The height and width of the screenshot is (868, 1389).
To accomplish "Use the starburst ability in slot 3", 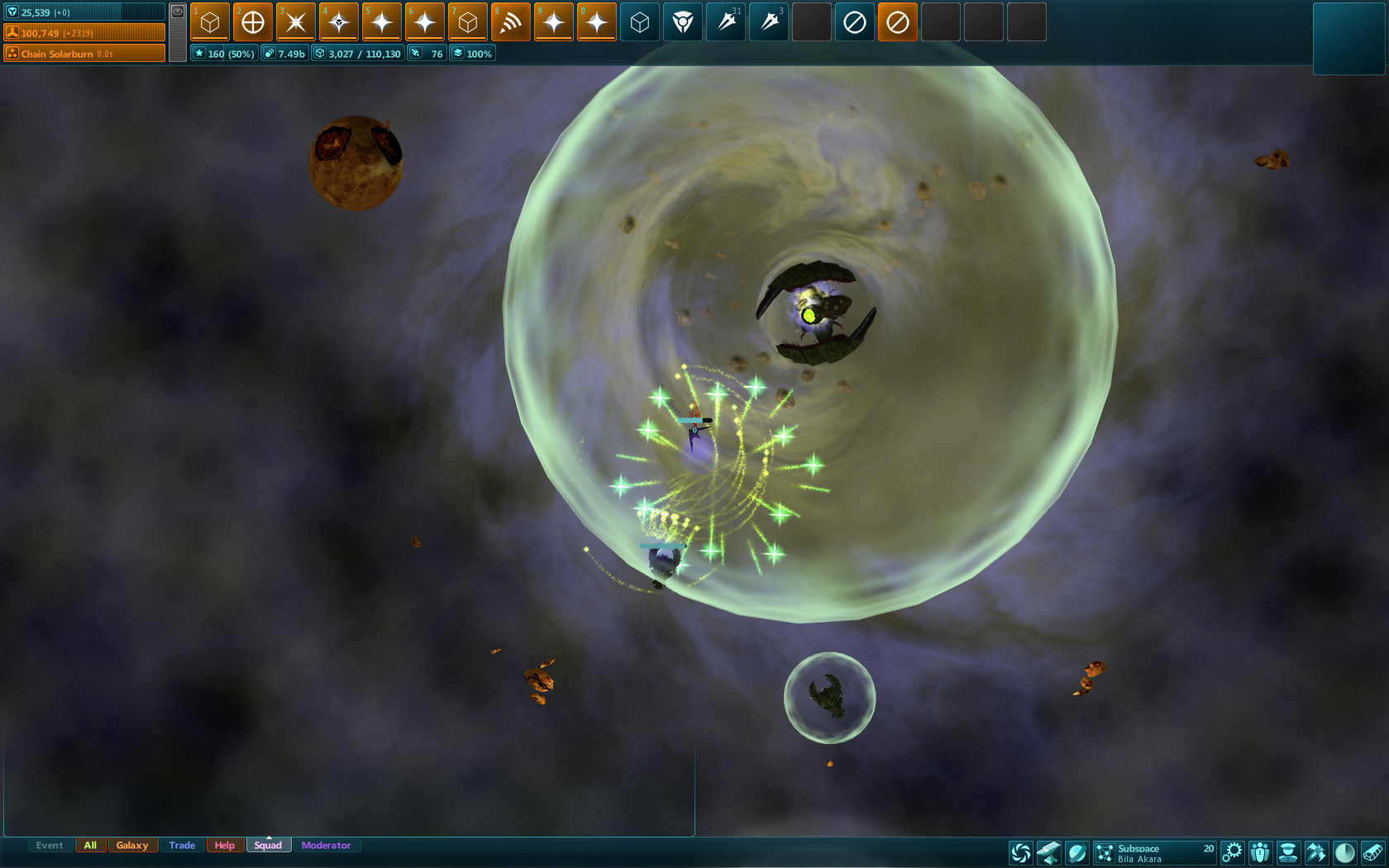I will 296,22.
